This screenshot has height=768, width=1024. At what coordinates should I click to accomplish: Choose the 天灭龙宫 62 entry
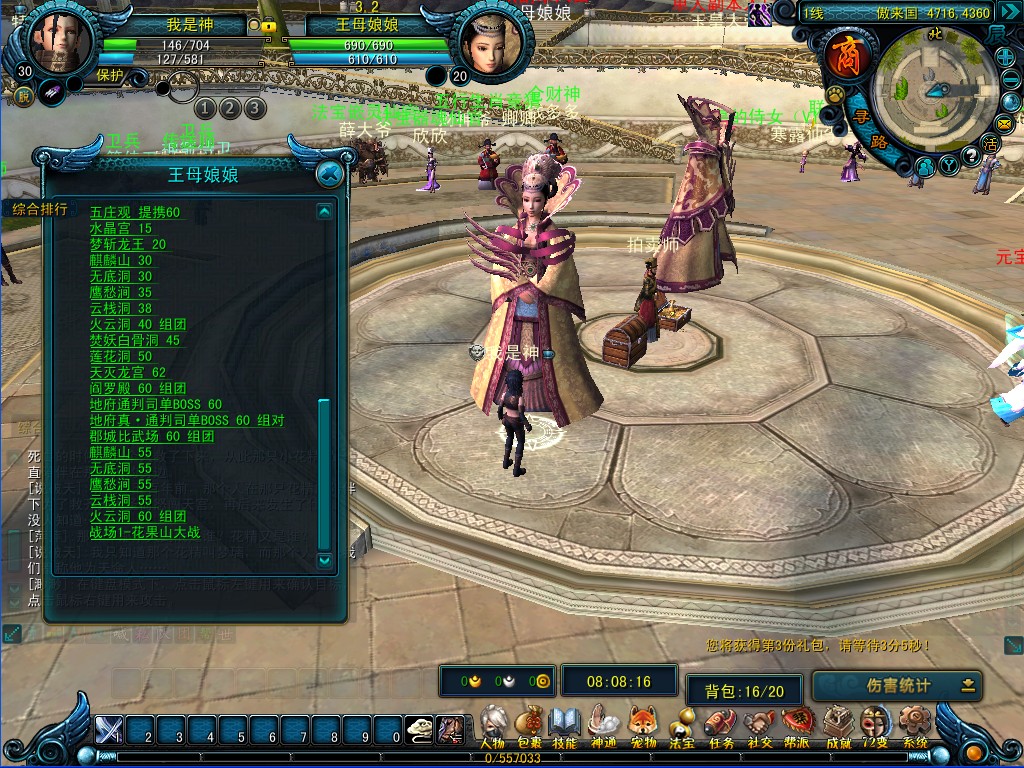tap(128, 372)
